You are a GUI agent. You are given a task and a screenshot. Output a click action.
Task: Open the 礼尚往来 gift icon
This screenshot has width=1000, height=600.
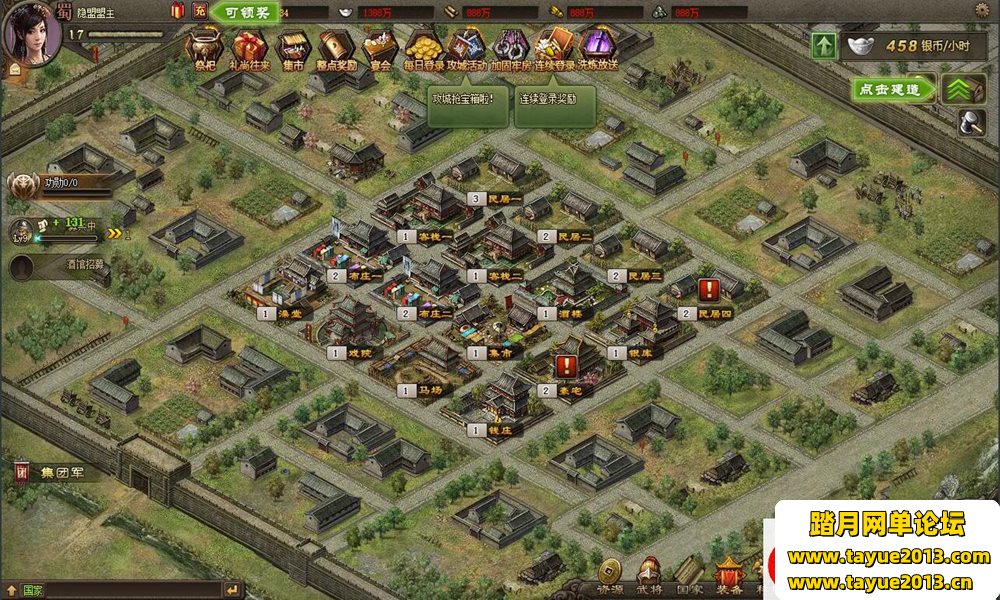[249, 46]
